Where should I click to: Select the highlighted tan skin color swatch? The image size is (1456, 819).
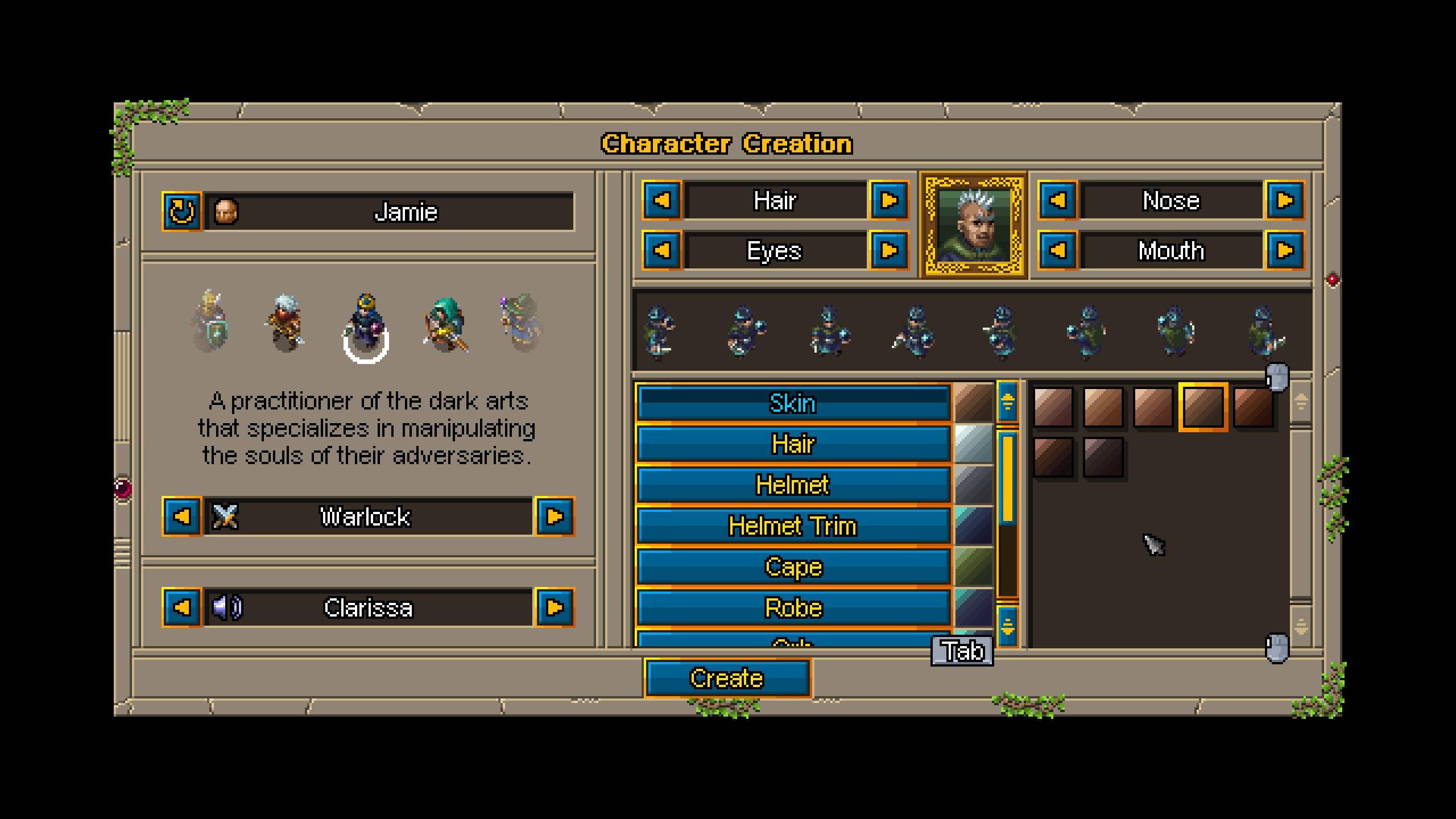(1202, 409)
